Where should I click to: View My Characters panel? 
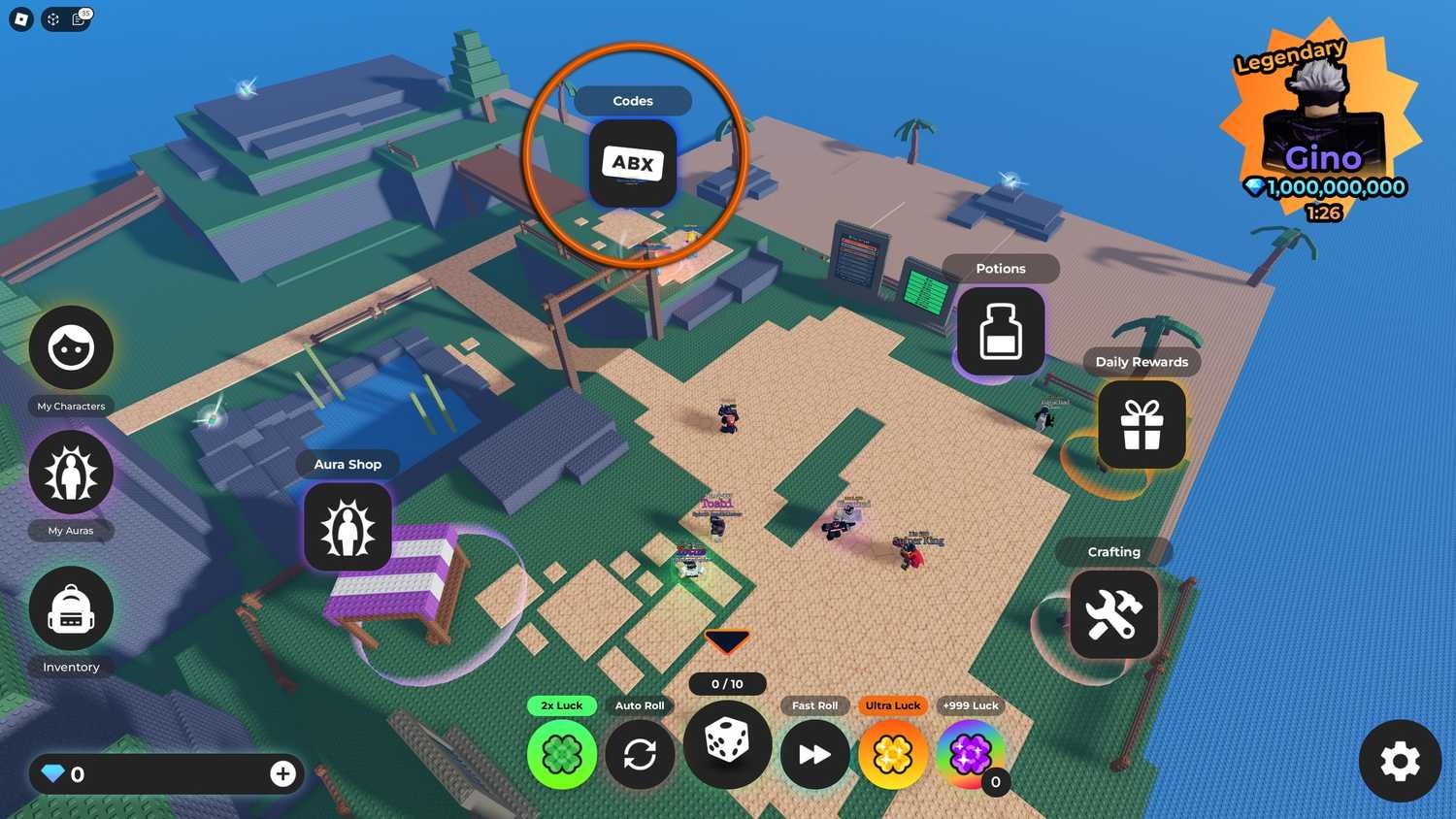point(71,346)
